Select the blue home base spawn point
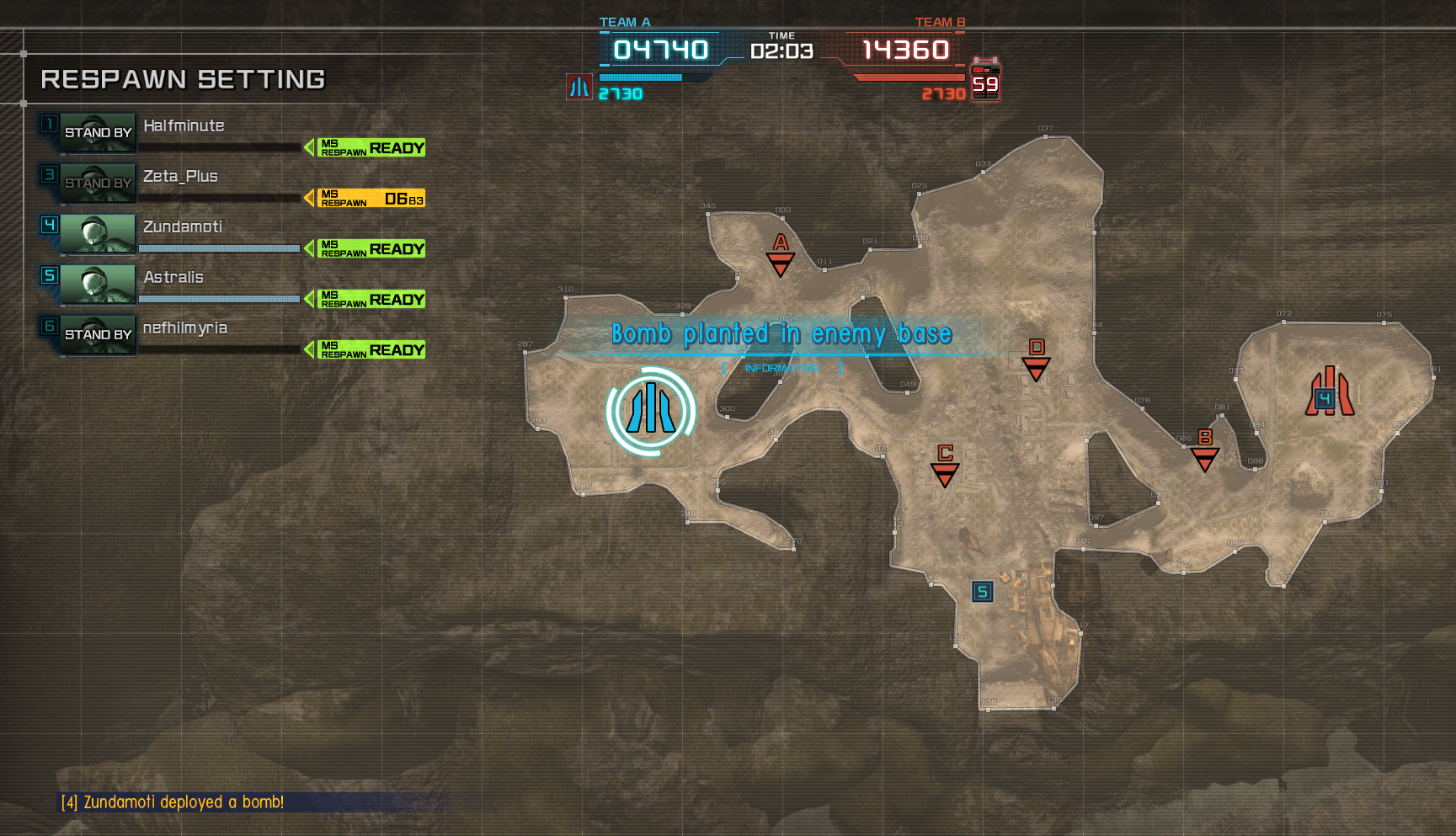Screen dimensions: 1456x836 pyautogui.click(x=650, y=411)
